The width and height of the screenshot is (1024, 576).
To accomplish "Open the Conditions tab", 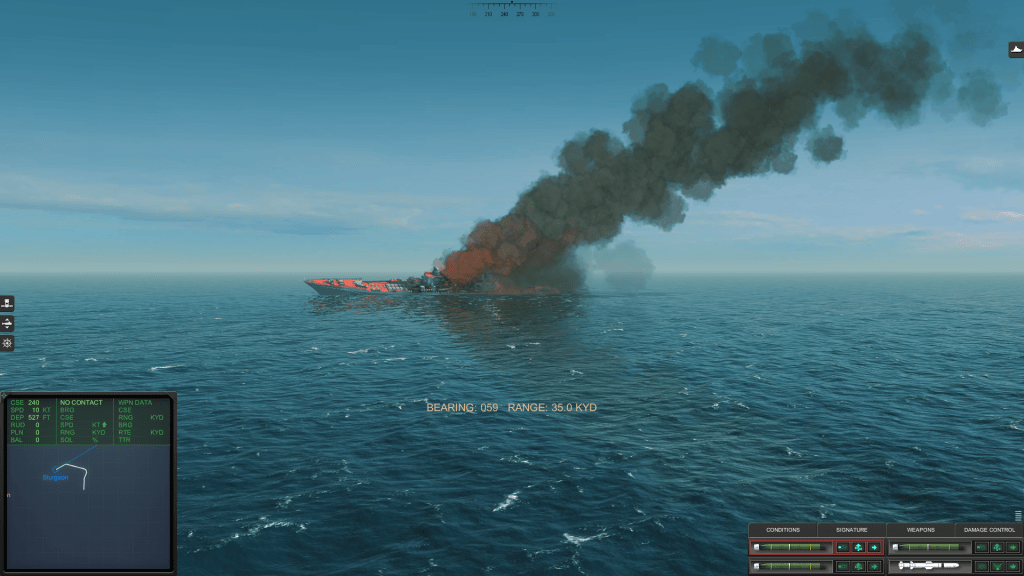I will (x=783, y=530).
